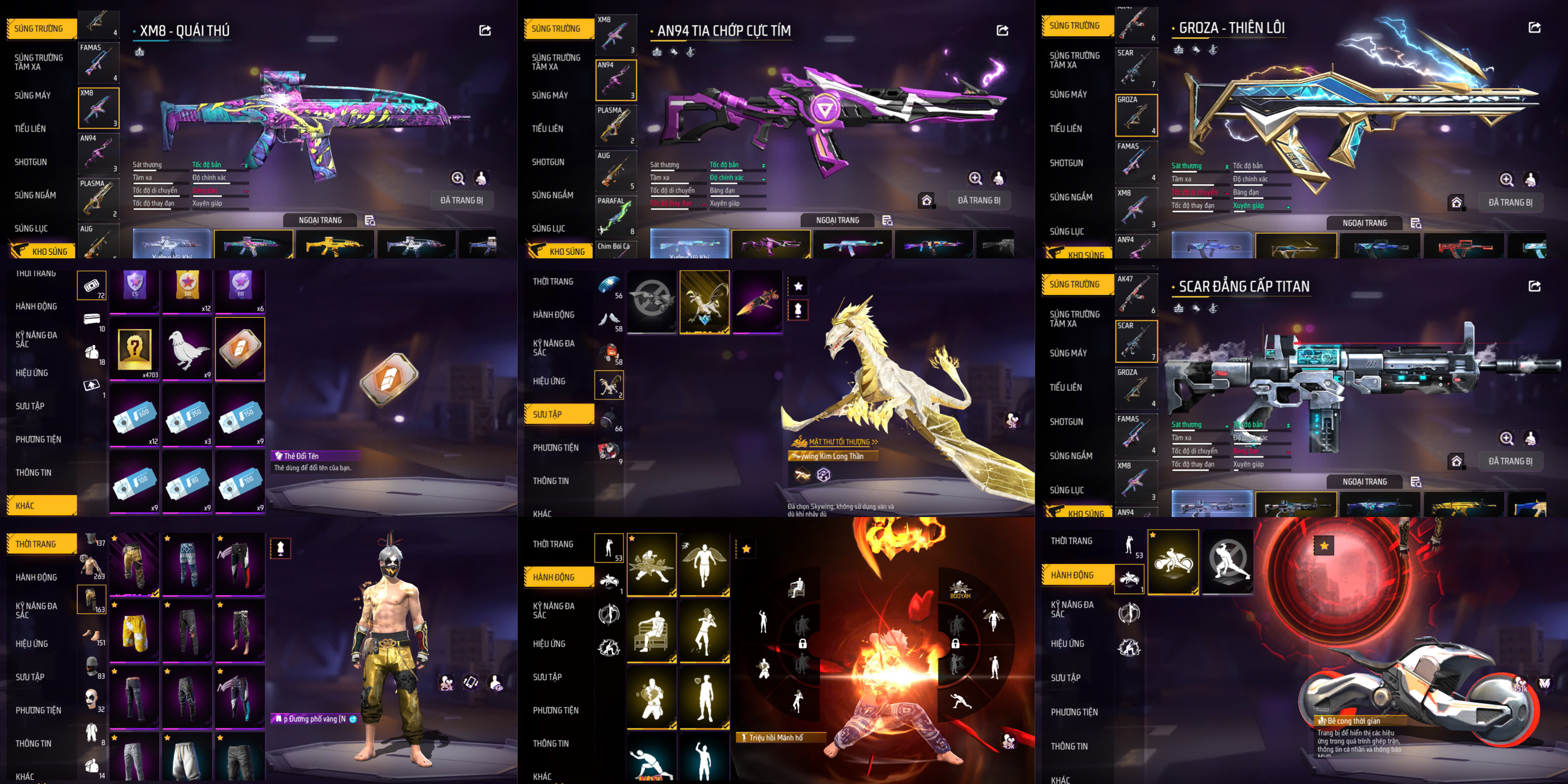Choose the yellow shorts clothing slot

[134, 630]
